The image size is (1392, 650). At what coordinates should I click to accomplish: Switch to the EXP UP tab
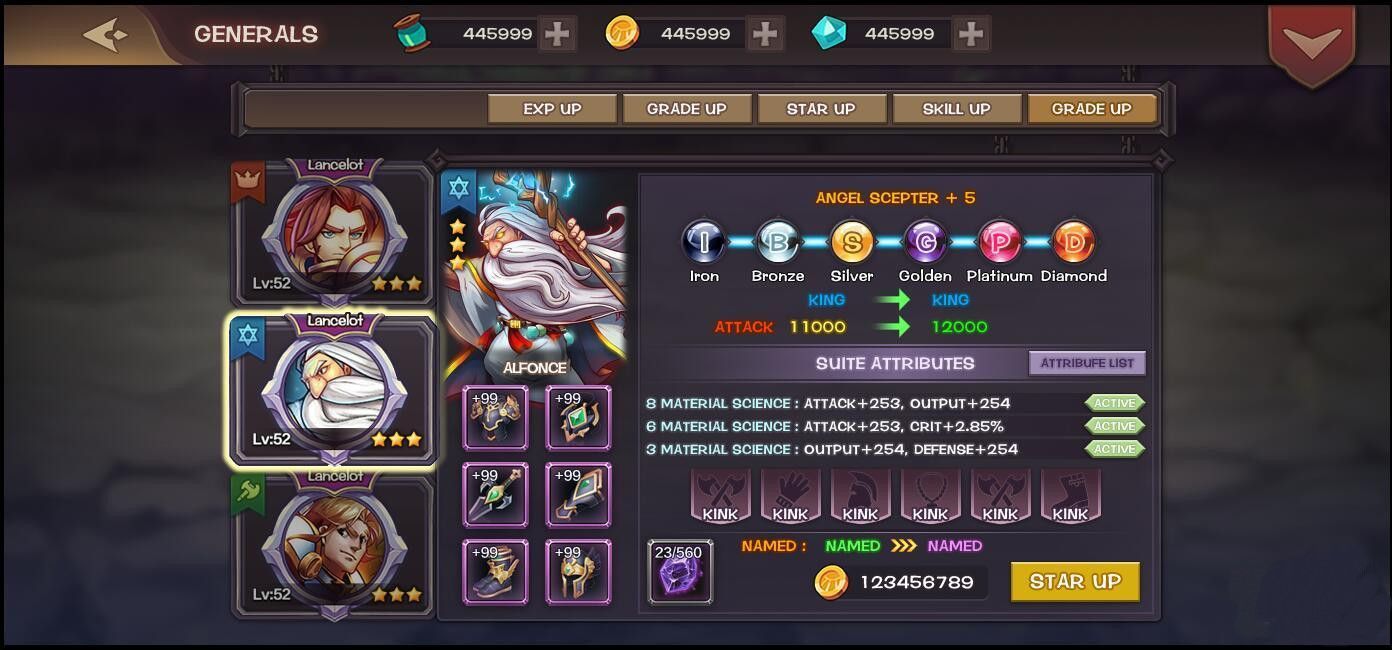click(552, 109)
